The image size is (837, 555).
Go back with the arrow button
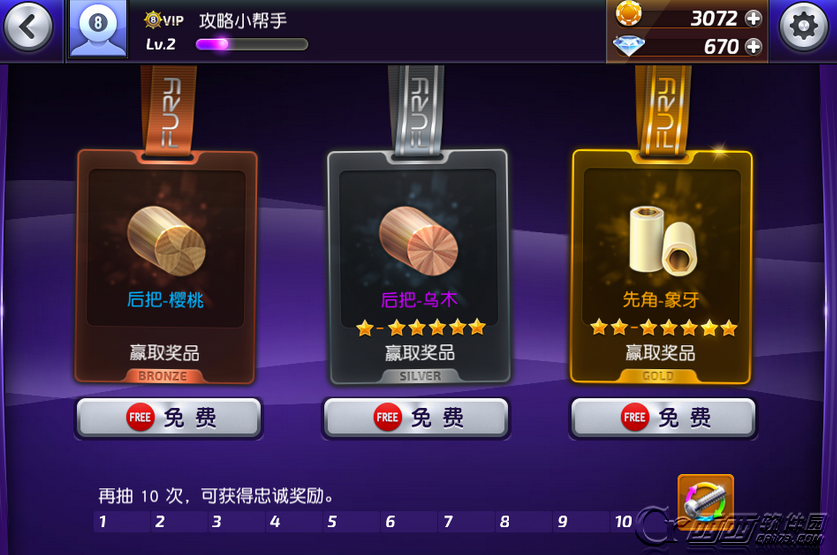(28, 27)
